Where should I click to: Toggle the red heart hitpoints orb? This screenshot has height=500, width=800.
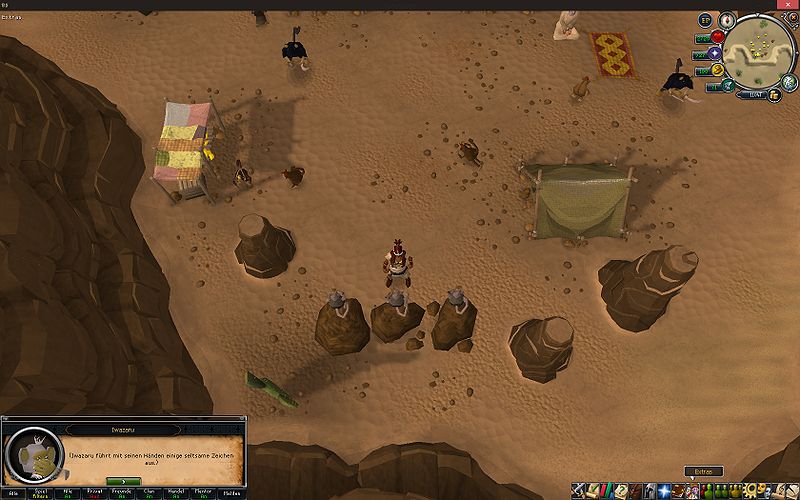click(717, 38)
